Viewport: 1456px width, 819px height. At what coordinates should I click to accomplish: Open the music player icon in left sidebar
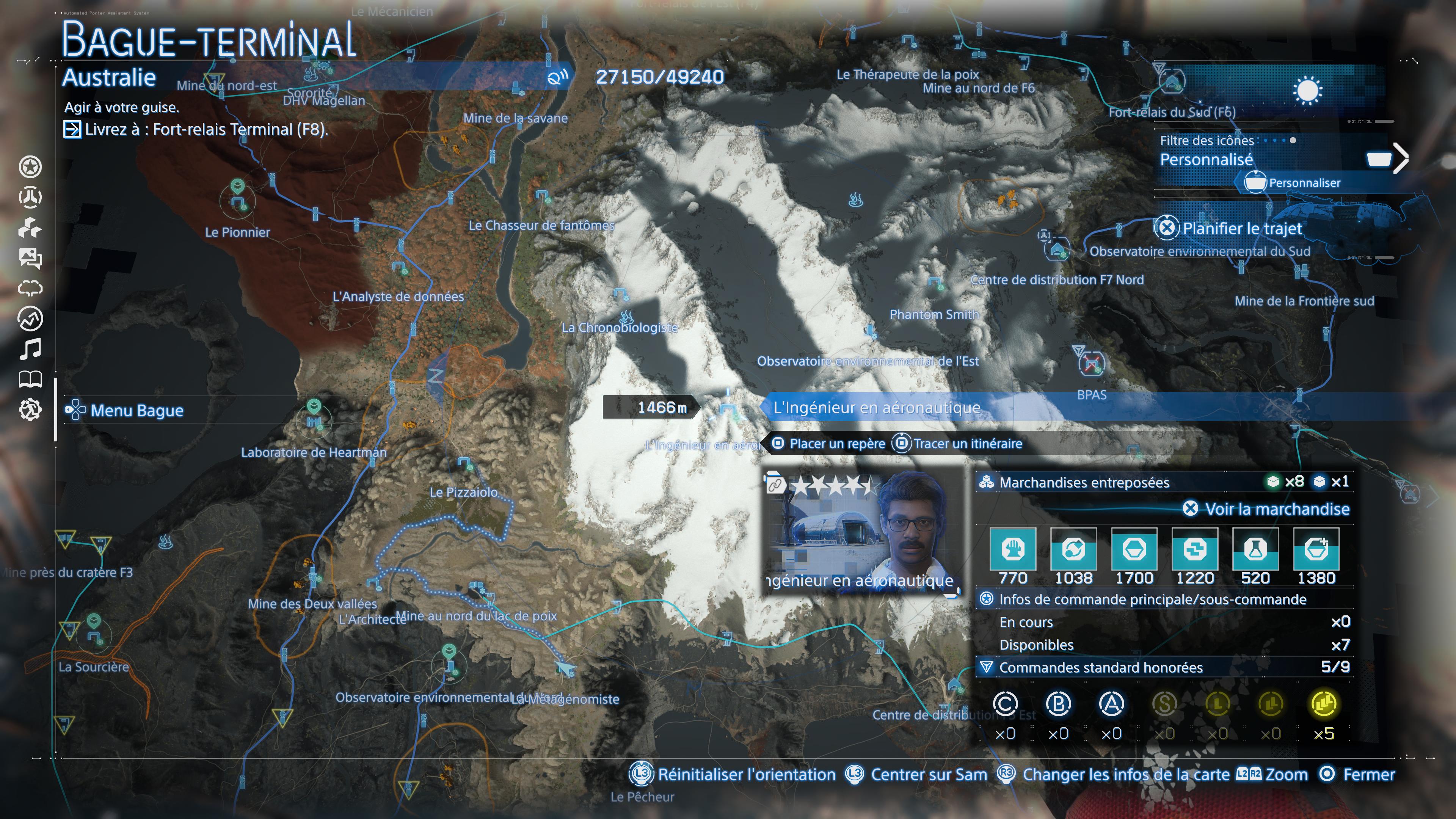click(x=31, y=348)
